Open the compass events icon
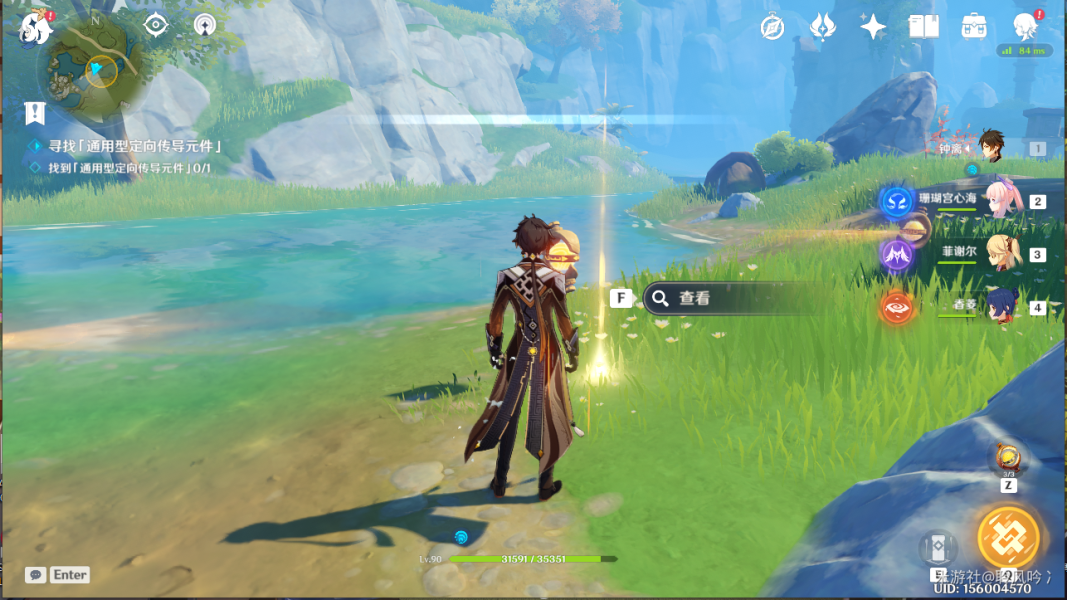Screen dimensions: 1067x600 pos(772,27)
